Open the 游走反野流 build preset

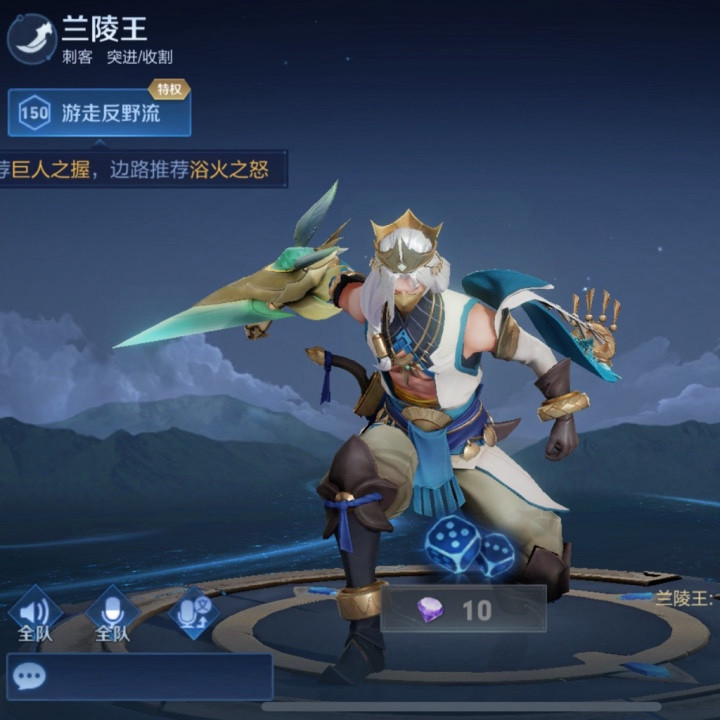(99, 113)
